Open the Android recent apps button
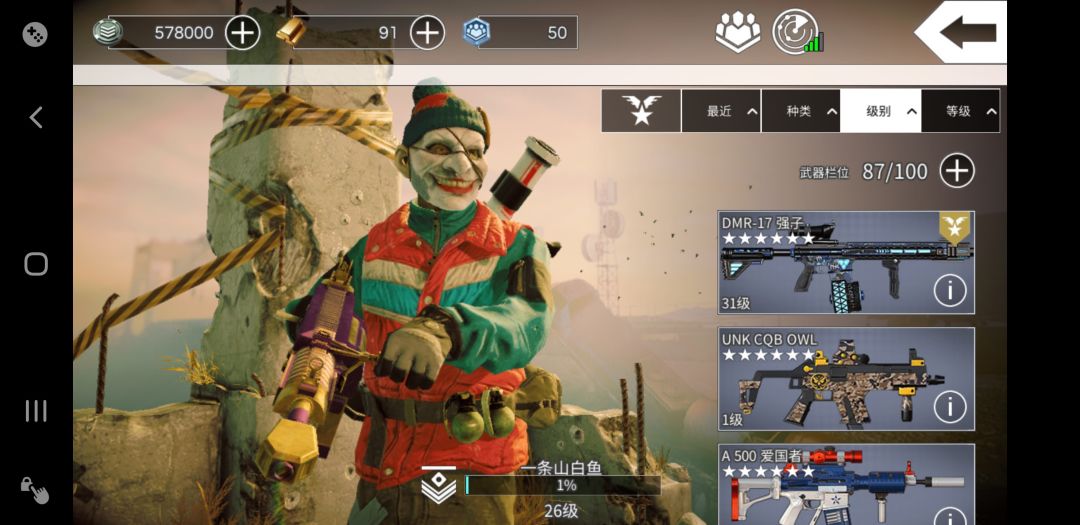This screenshot has height=525, width=1080. (x=36, y=410)
